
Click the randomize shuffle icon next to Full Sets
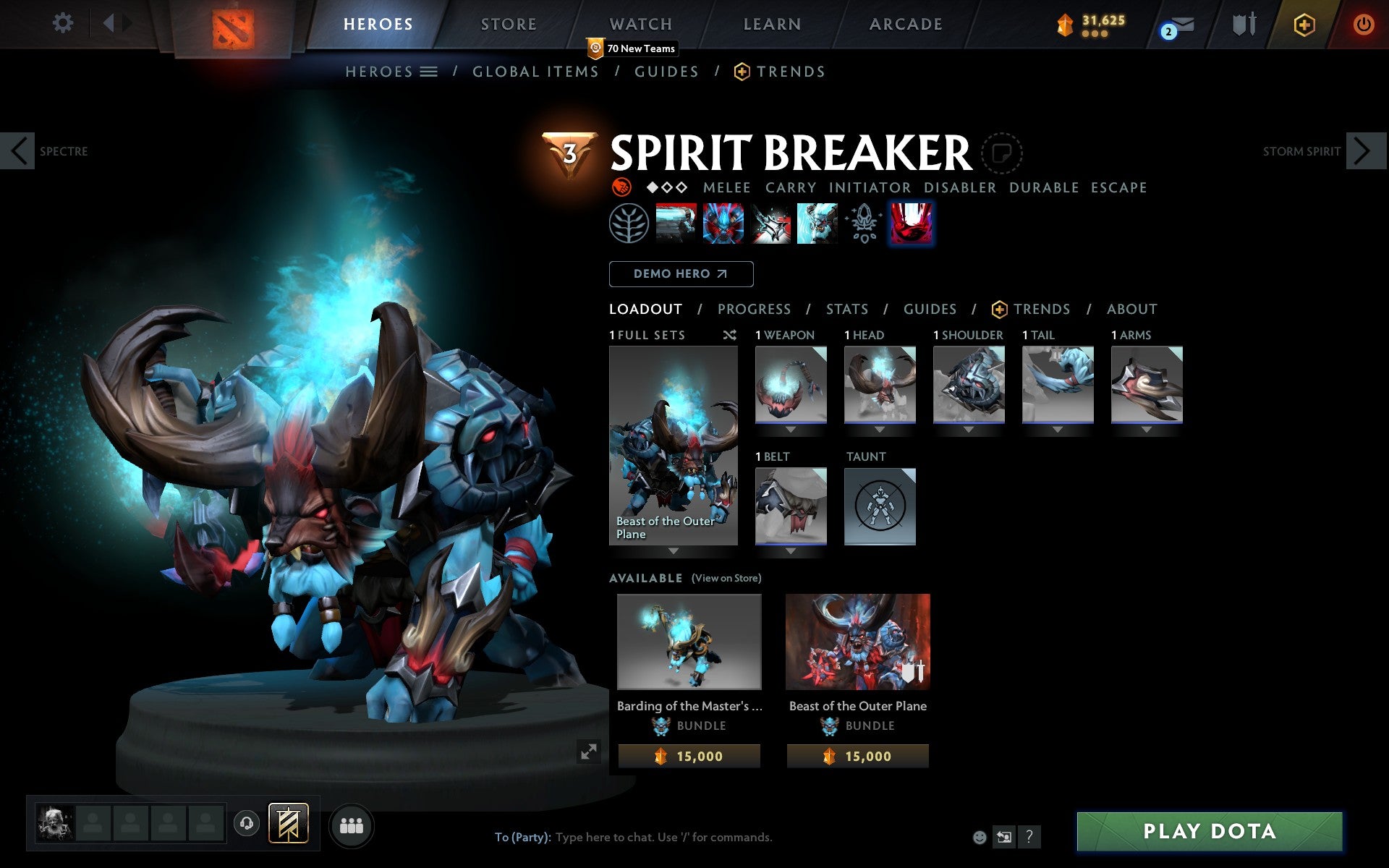[729, 335]
